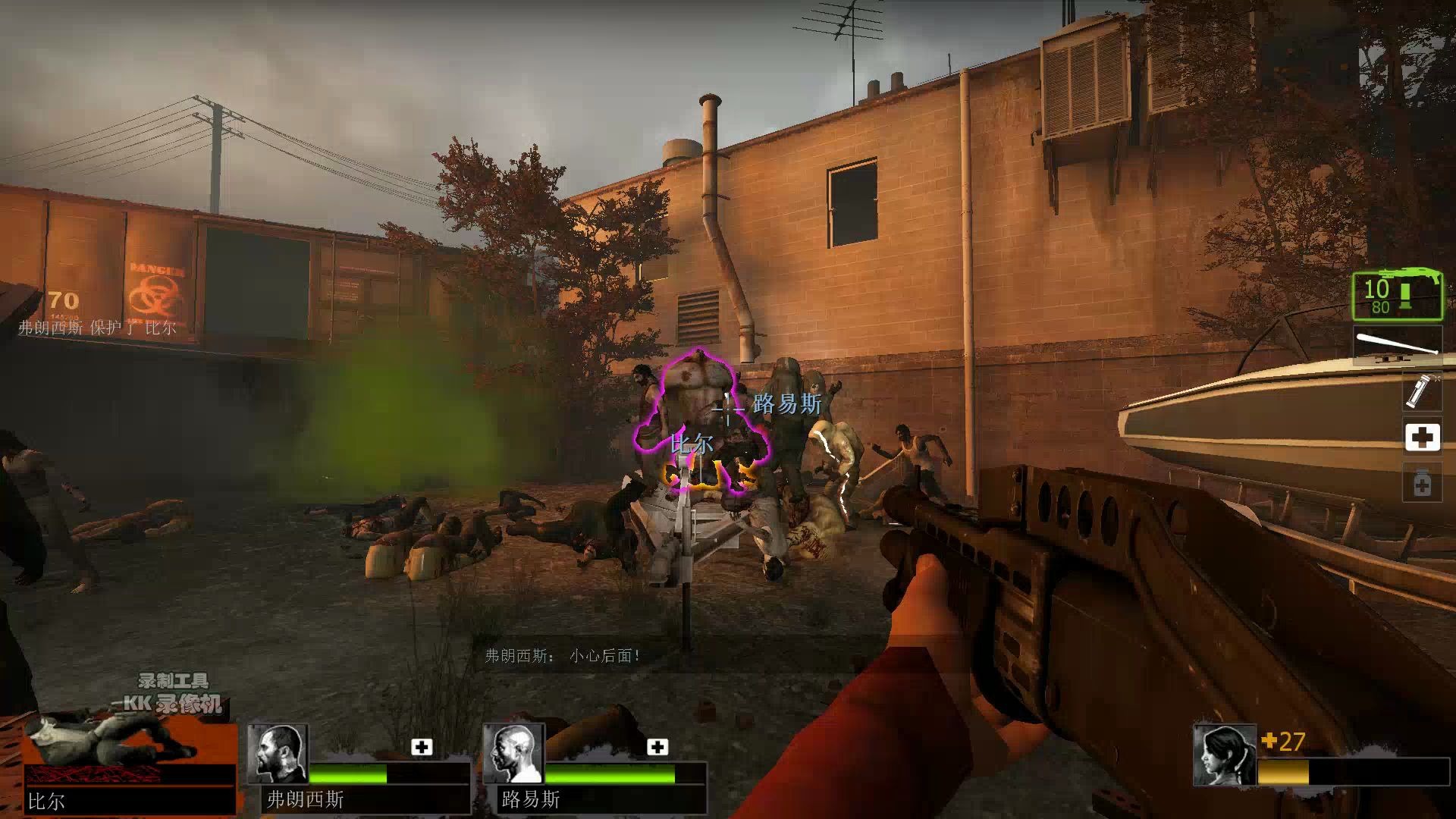Click teammate 路易斯's portrait
The height and width of the screenshot is (819, 1456).
click(x=513, y=753)
